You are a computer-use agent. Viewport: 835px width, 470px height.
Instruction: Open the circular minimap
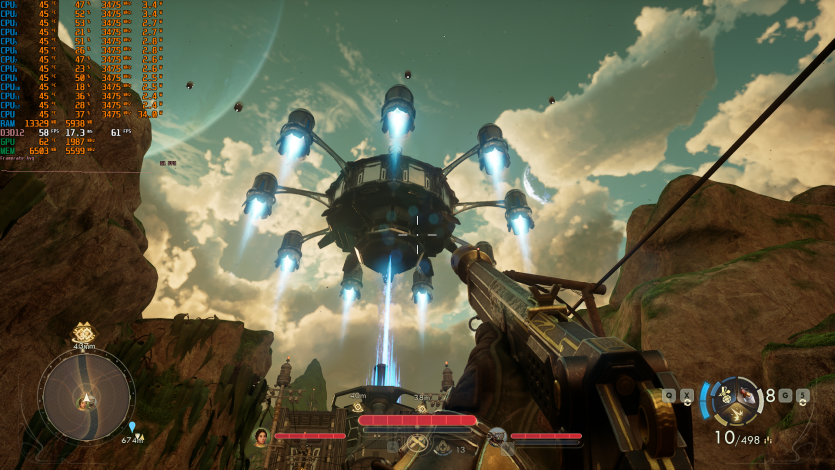[86, 396]
